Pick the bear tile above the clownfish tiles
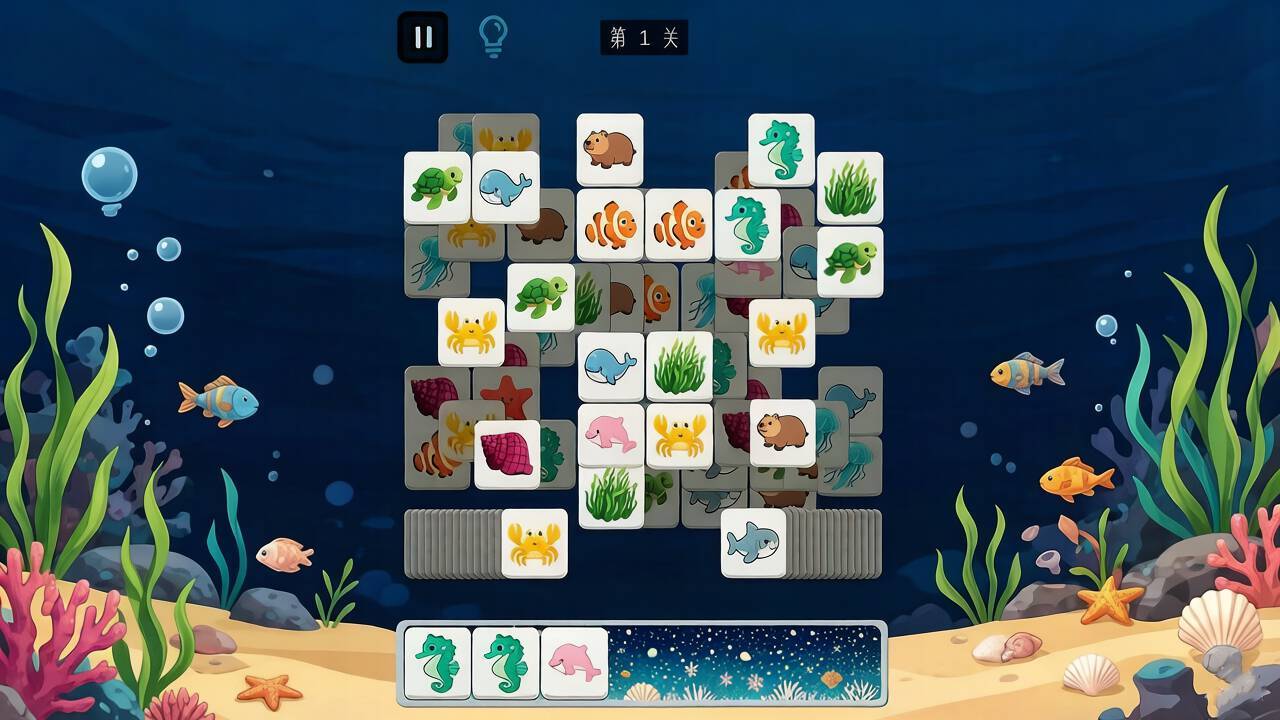The height and width of the screenshot is (720, 1280). click(x=610, y=149)
